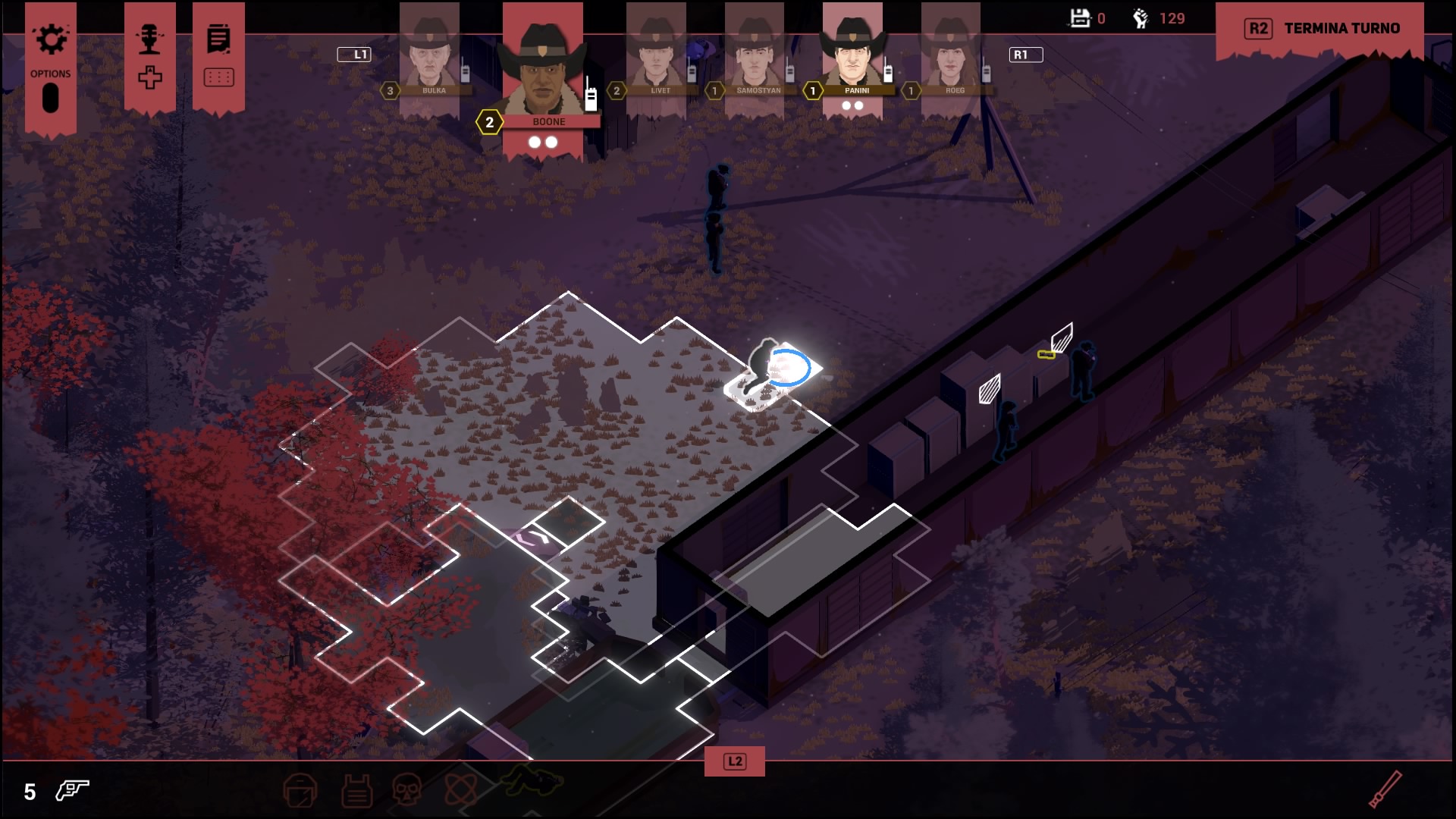Click the highlighted chevron movement tile
Screen dimensions: 1456x819
(534, 539)
